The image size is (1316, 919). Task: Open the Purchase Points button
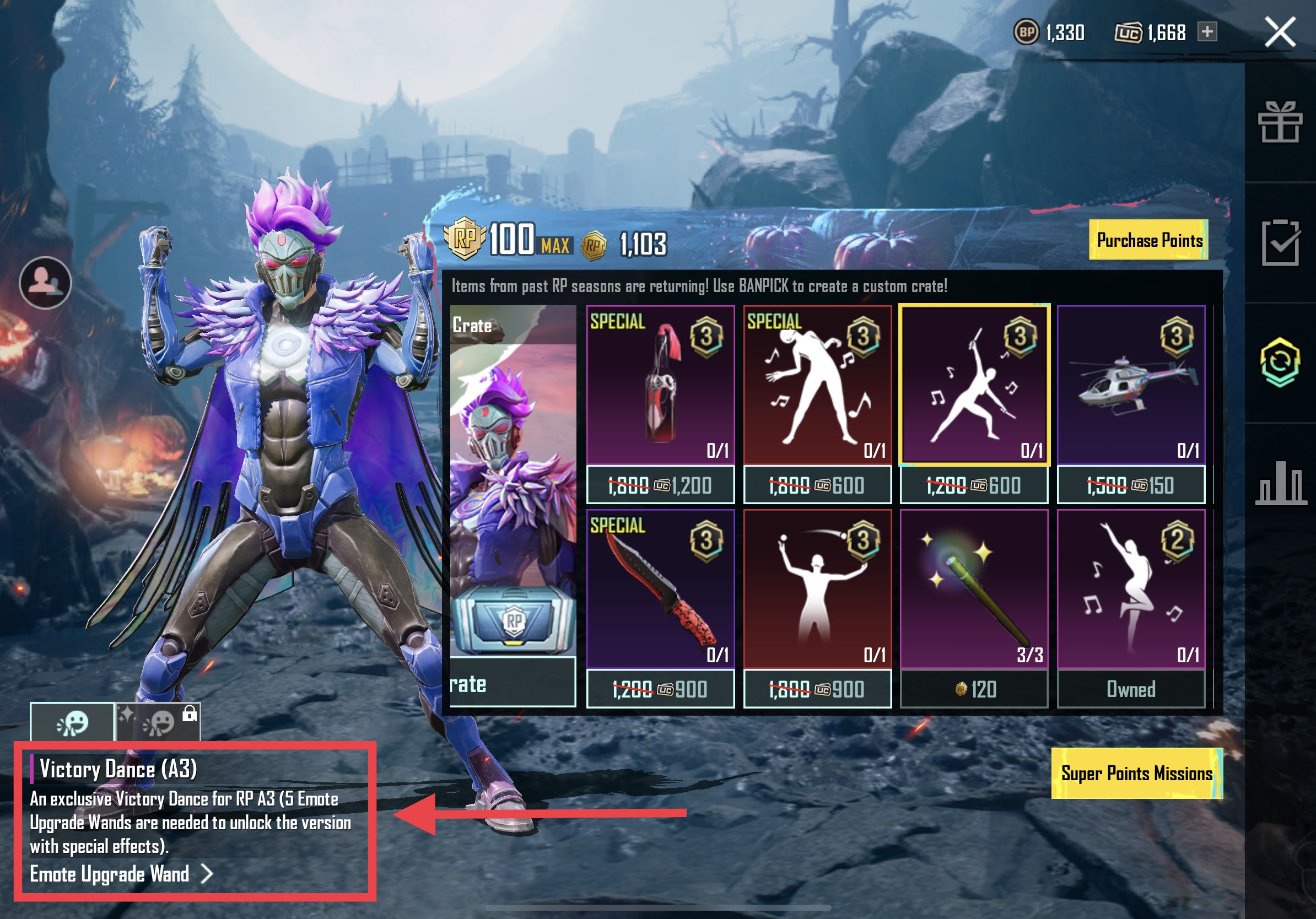[x=1148, y=240]
